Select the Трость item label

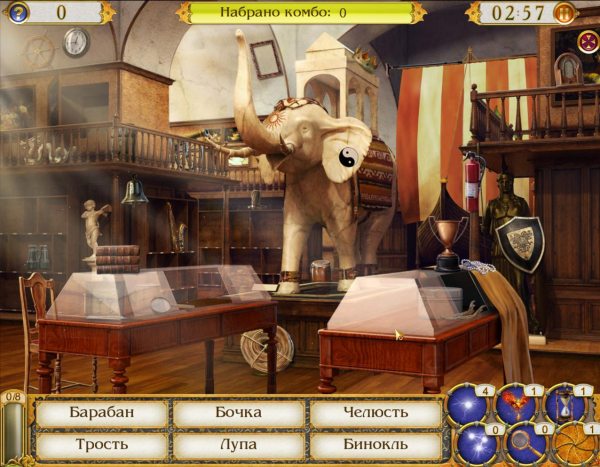pyautogui.click(x=100, y=443)
